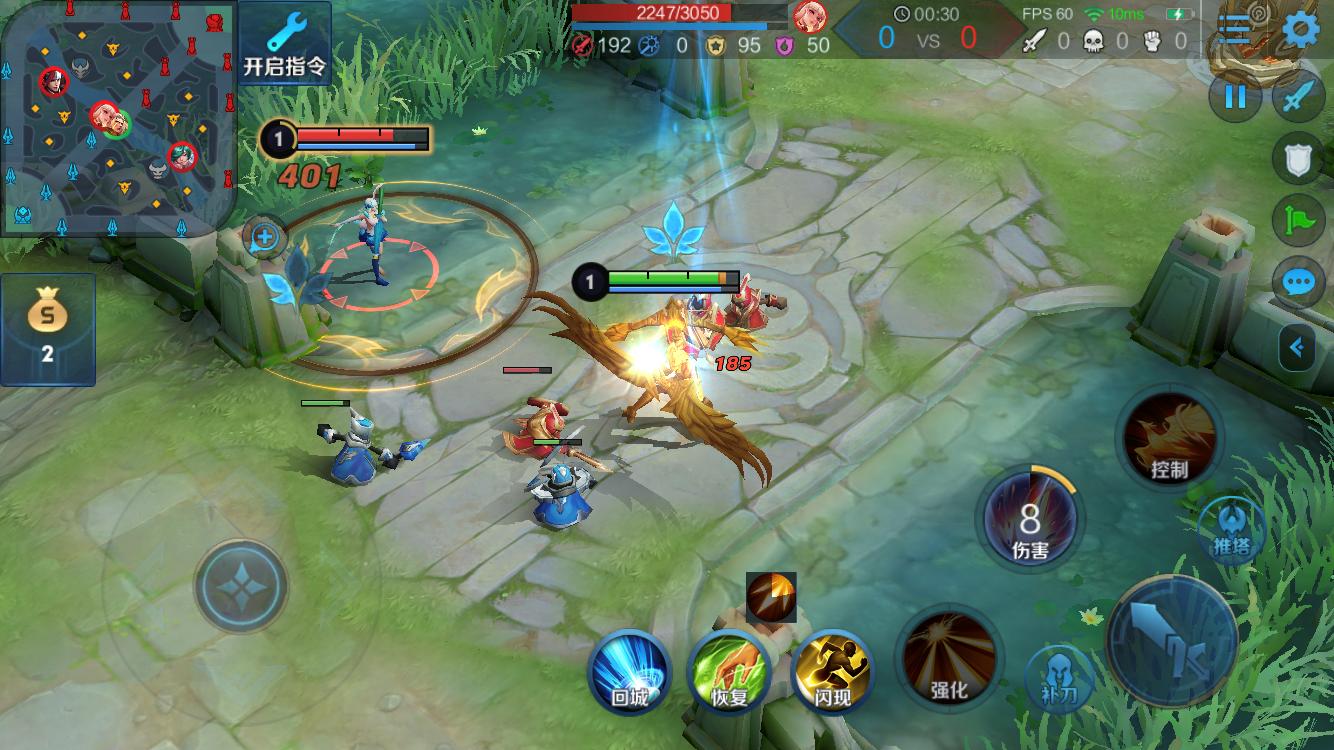
Task: Open the gold coin shop panel
Action: click(47, 329)
